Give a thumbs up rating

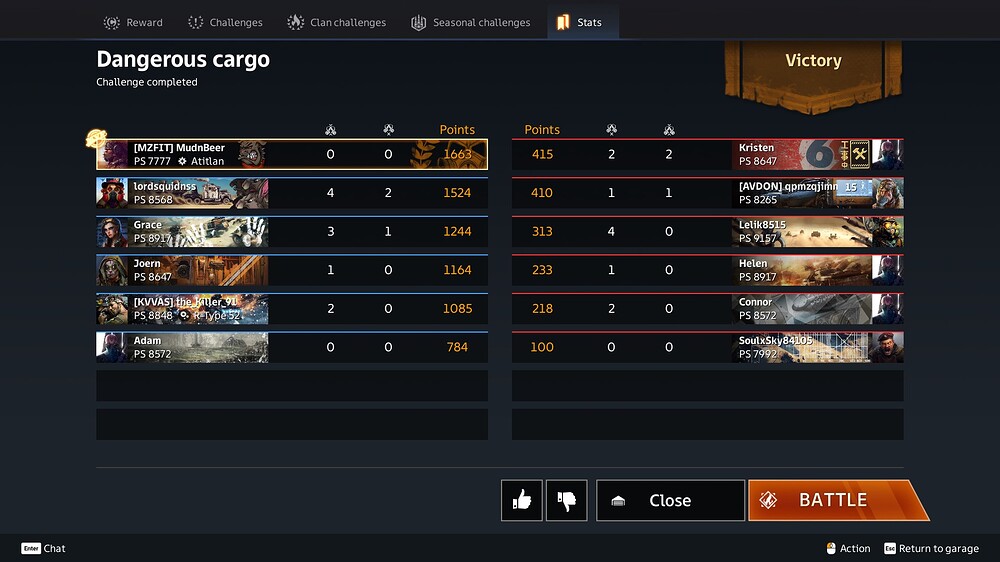[x=522, y=500]
